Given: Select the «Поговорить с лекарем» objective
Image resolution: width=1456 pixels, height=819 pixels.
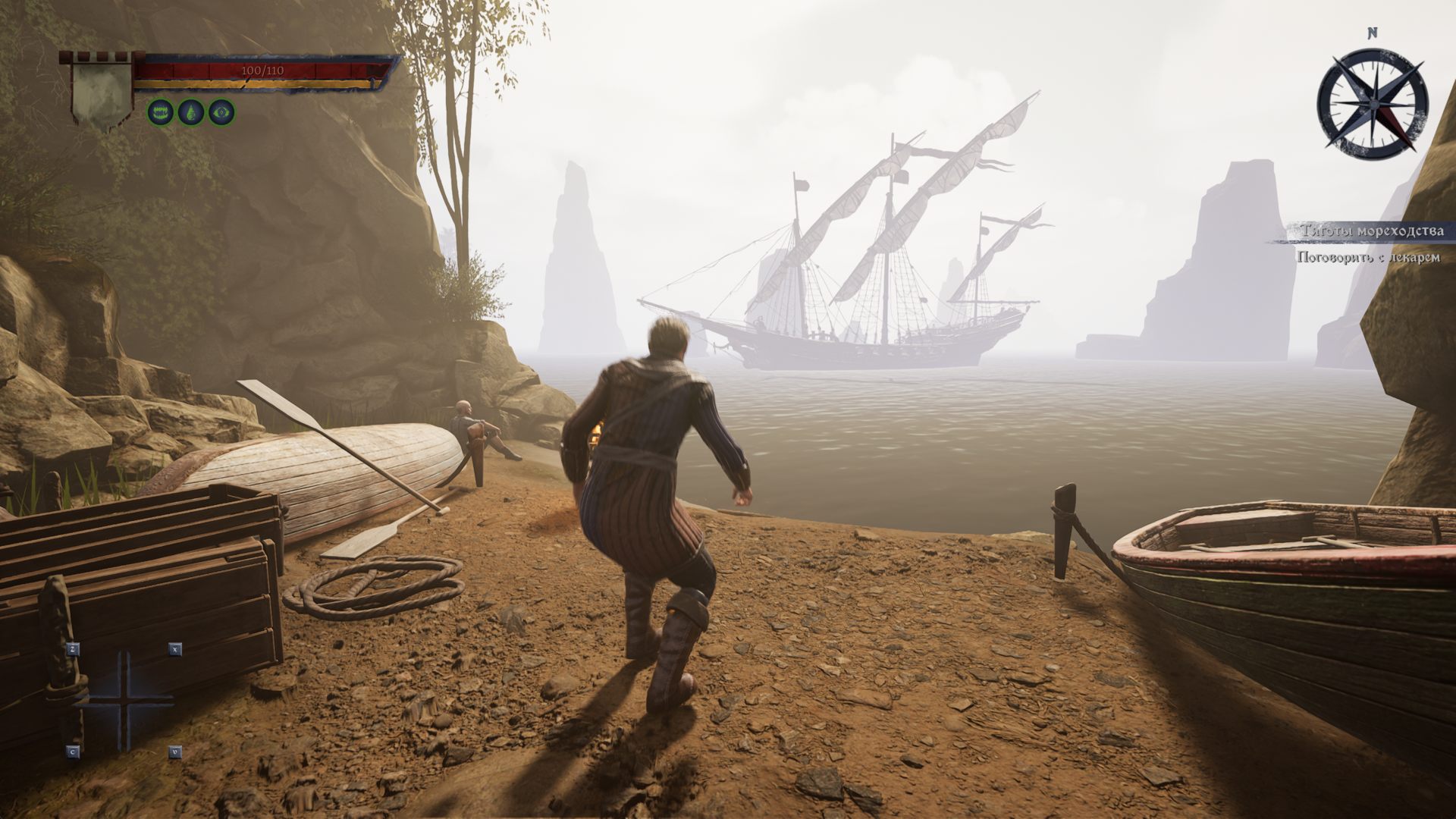Looking at the screenshot, I should tap(1368, 258).
